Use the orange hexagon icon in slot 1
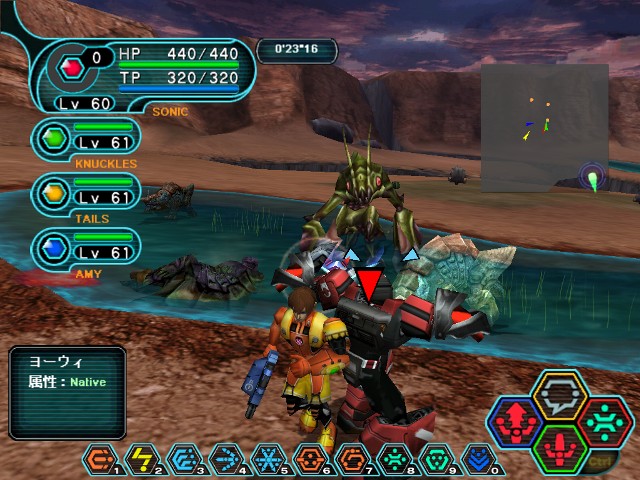This screenshot has height=480, width=640. pyautogui.click(x=97, y=459)
